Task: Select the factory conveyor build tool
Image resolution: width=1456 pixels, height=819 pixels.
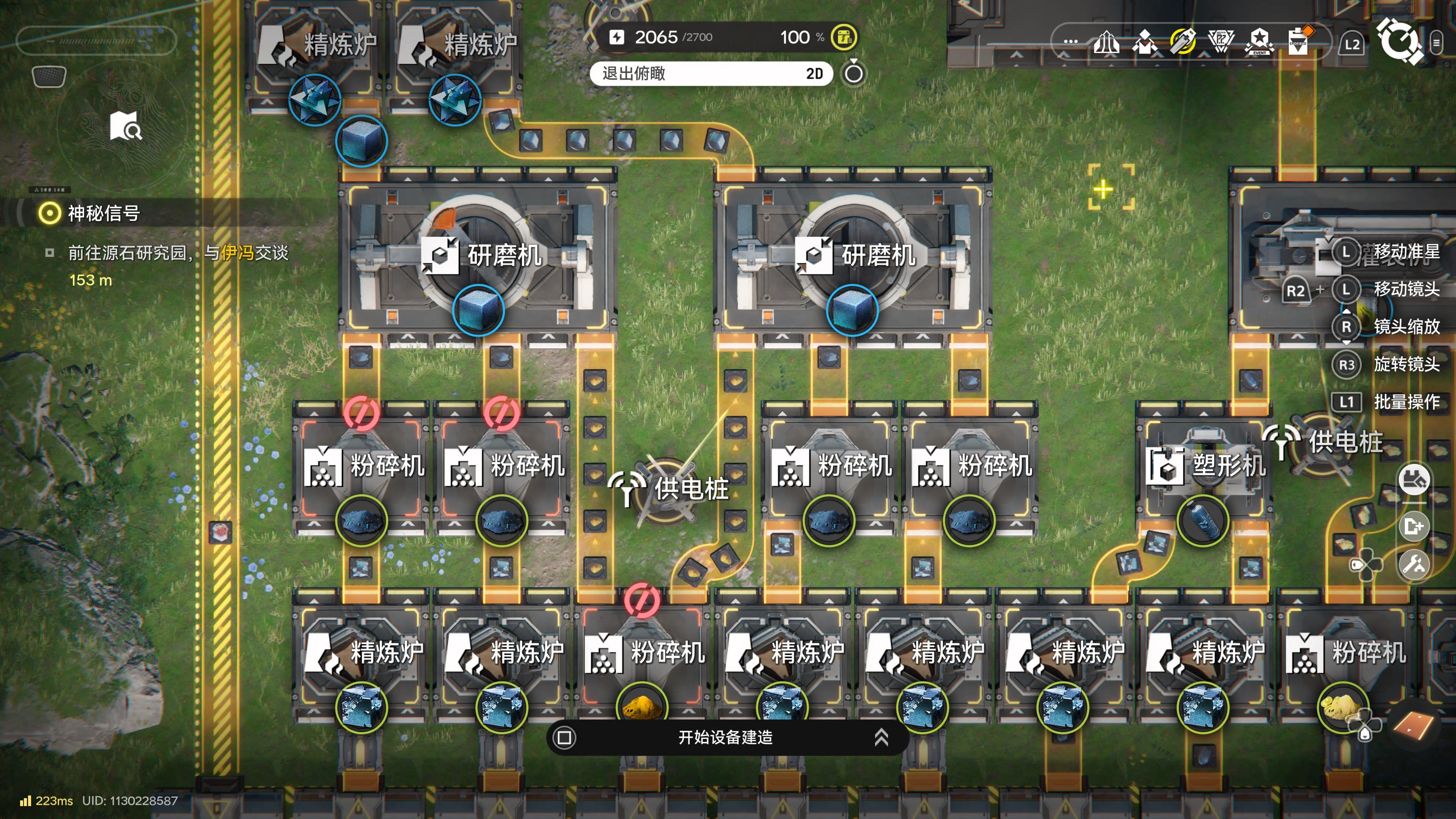Action: pos(1414,480)
